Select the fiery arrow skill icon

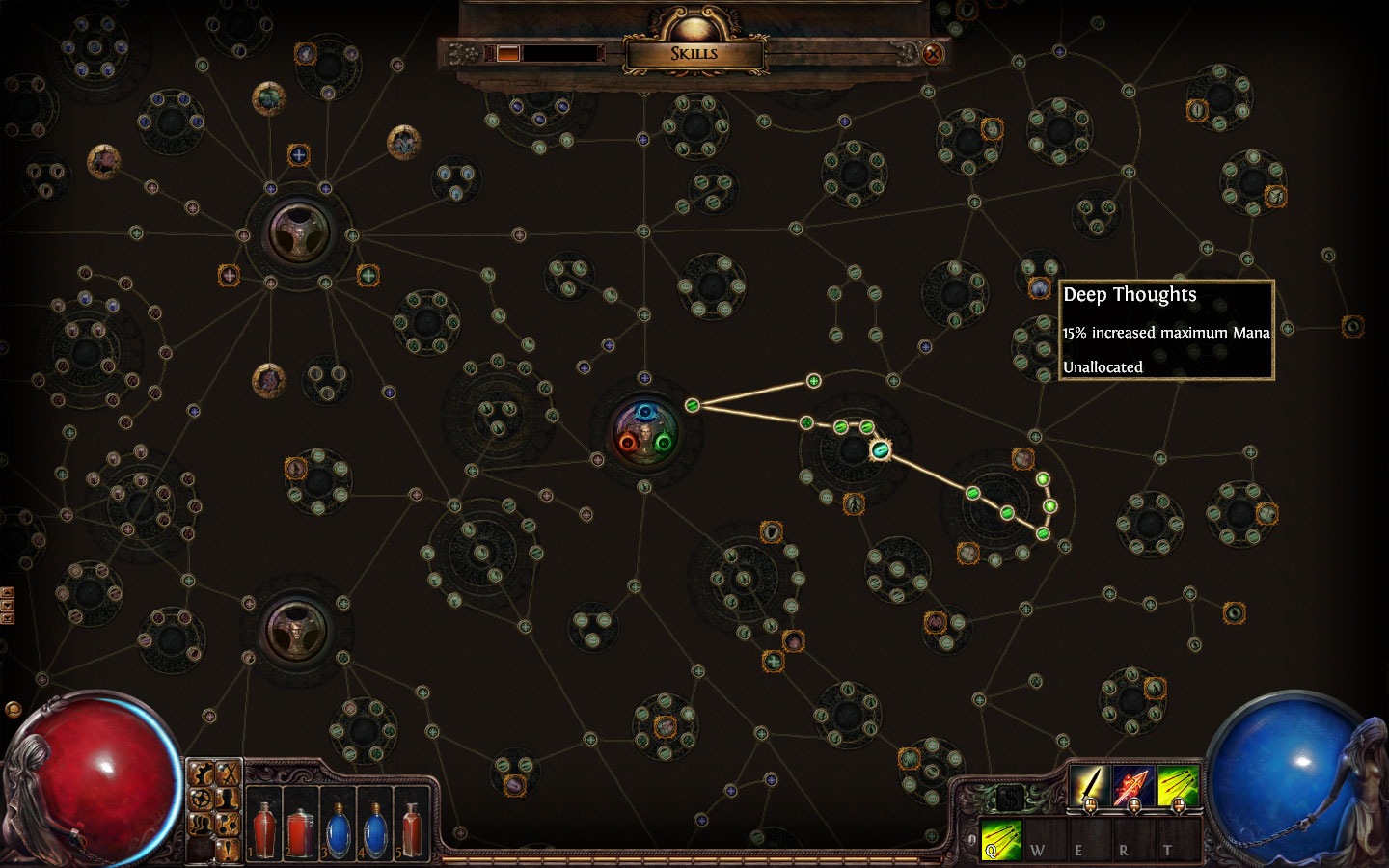tap(1134, 786)
